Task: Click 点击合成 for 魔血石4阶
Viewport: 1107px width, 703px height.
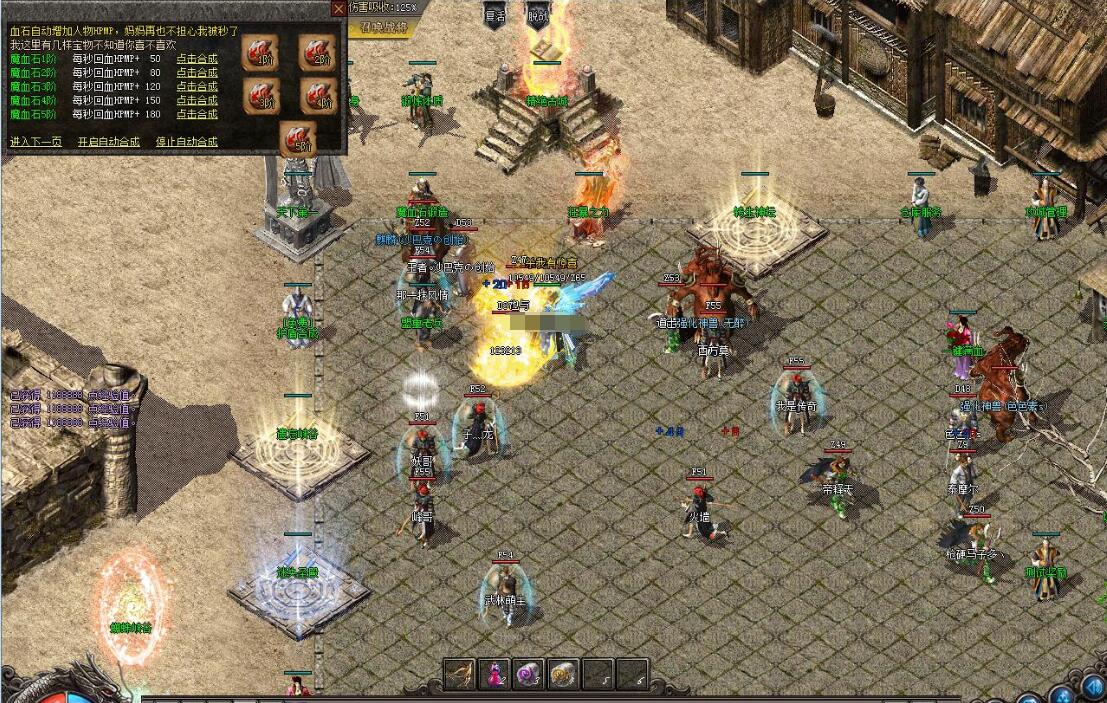Action: pos(197,100)
